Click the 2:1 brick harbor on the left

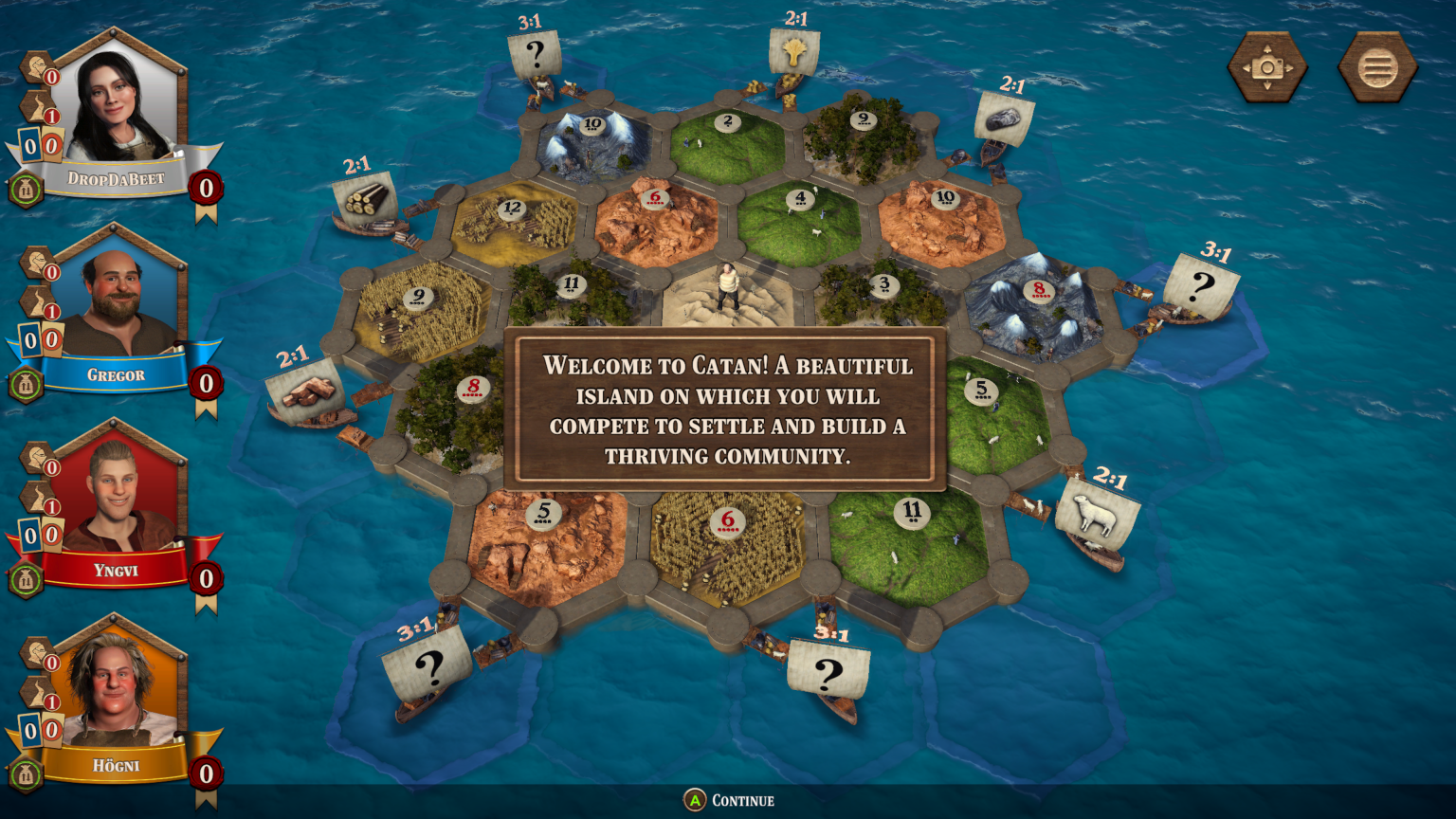click(305, 389)
